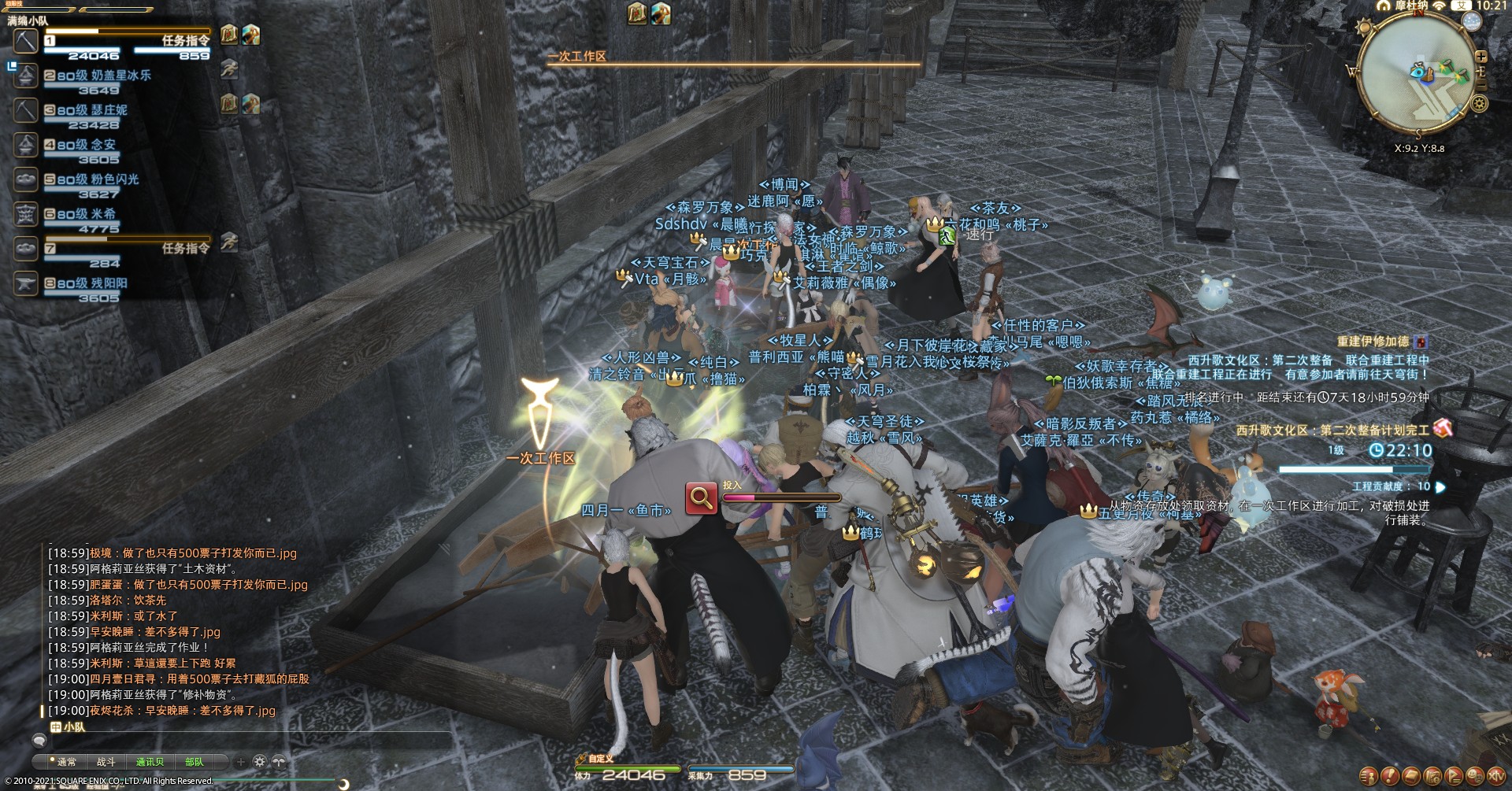Zoom out the minimap with minus button
Screen dimensions: 1512x791
pyautogui.click(x=1480, y=83)
